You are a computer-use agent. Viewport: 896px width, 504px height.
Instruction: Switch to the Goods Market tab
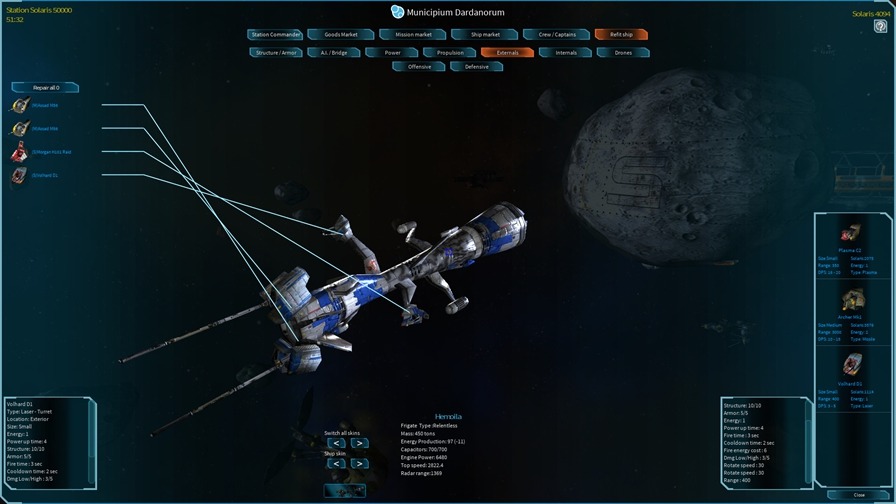click(341, 35)
